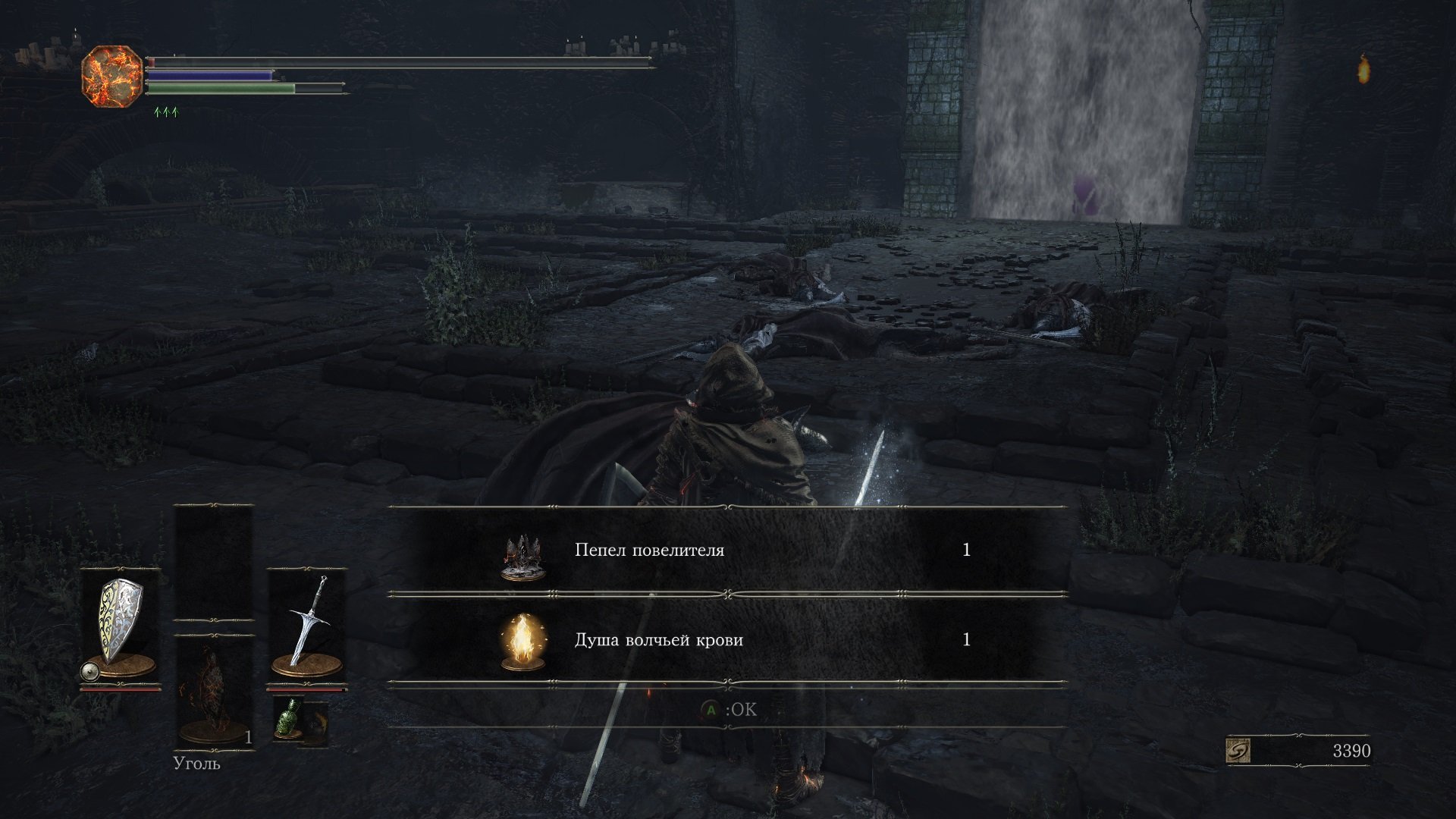Screen dimensions: 1456x819
Task: Open the left-hand equipment slot panel
Action: [x=121, y=618]
